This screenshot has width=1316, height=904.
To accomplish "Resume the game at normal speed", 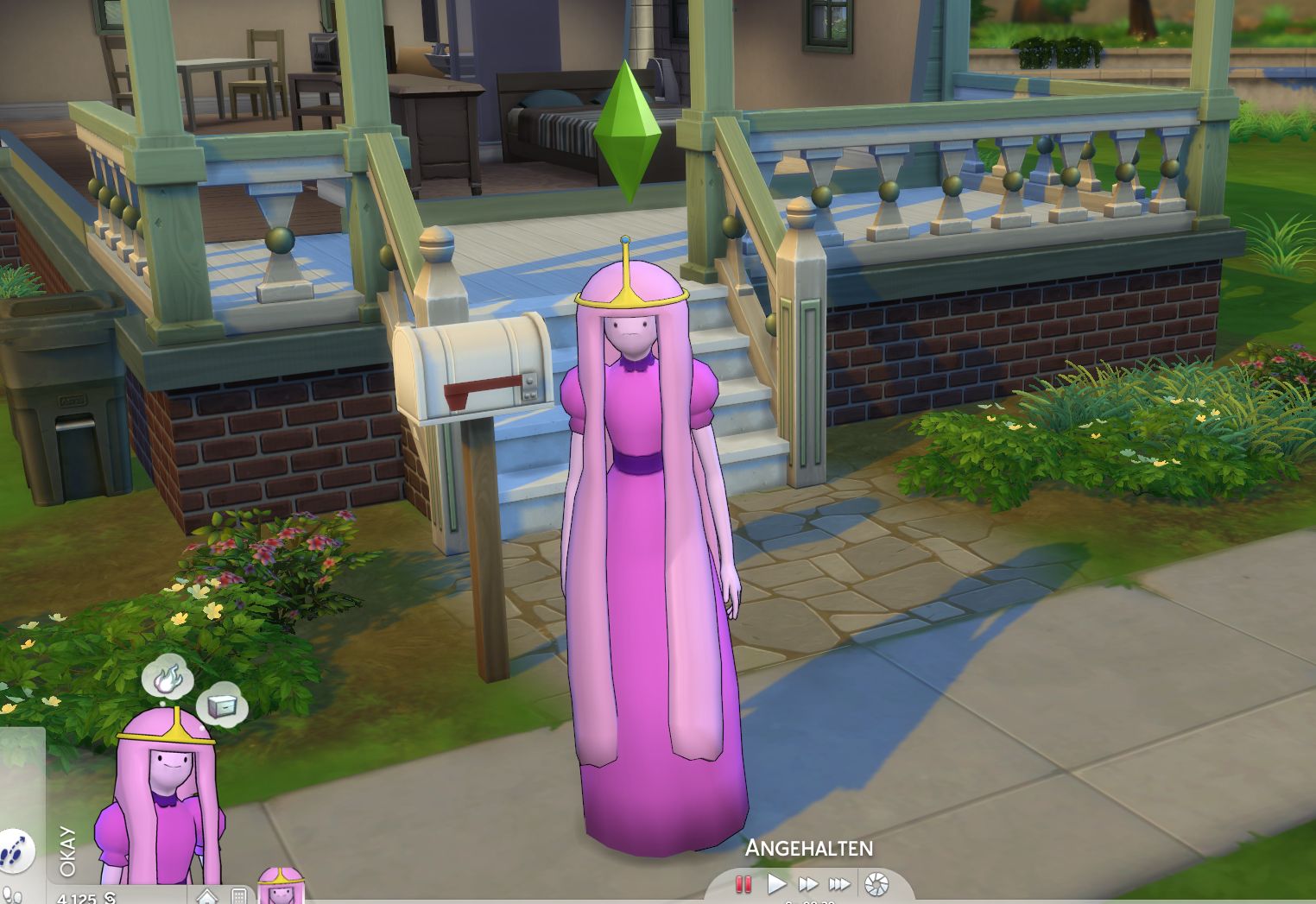I will 776,884.
